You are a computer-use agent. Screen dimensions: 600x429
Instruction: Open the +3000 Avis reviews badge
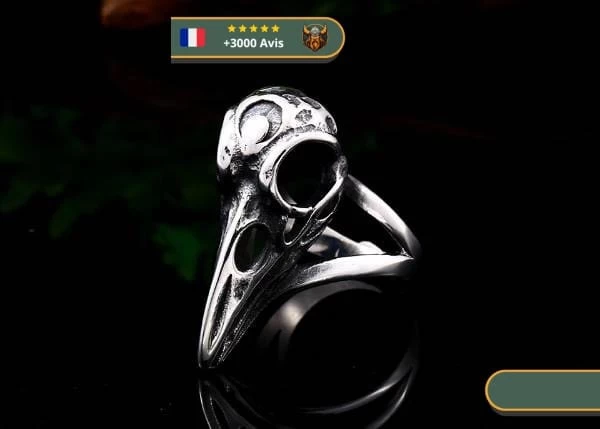257,39
